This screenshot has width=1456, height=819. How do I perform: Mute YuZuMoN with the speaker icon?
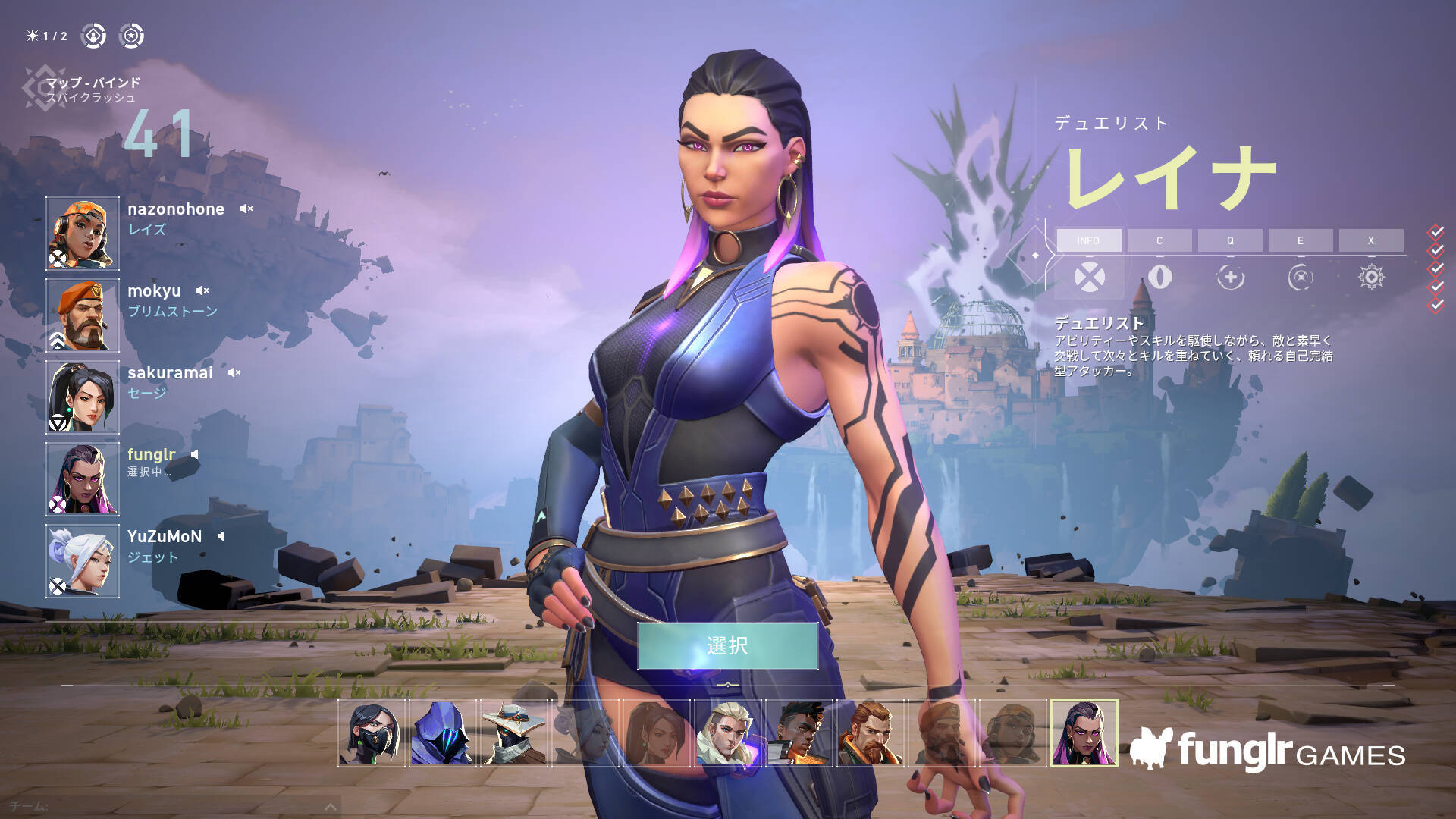click(221, 536)
